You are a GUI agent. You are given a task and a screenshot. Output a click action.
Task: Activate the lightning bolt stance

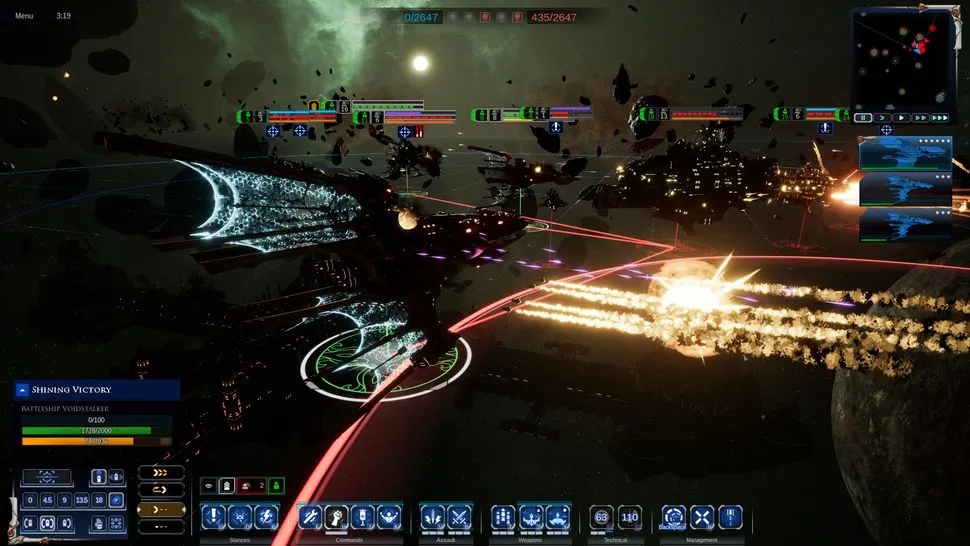265,516
